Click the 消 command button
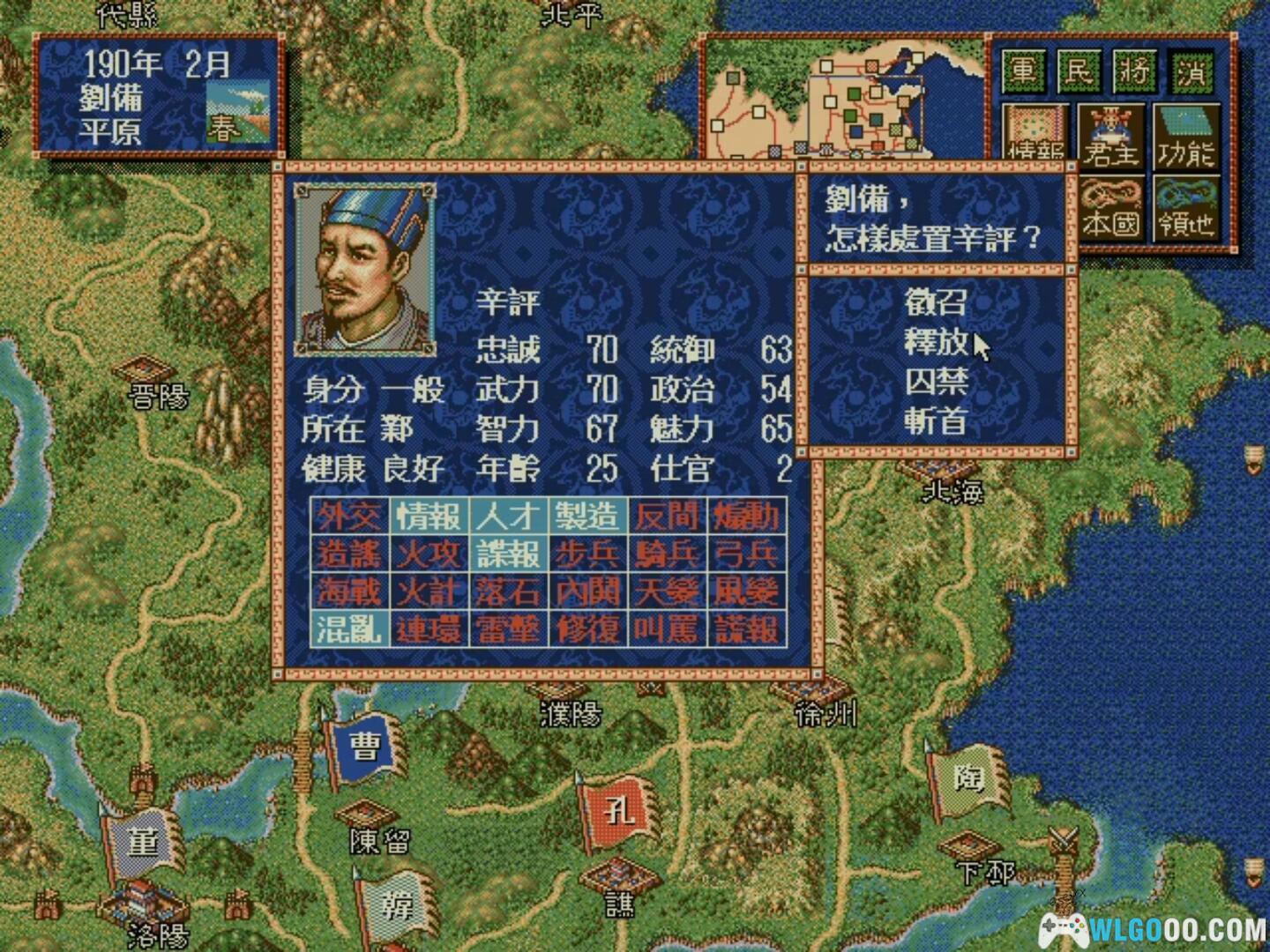 point(1190,71)
